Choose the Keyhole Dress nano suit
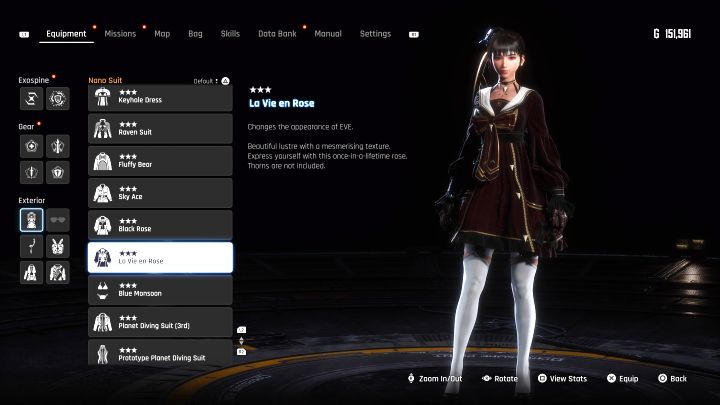Viewport: 720px width, 405px height. [160, 97]
